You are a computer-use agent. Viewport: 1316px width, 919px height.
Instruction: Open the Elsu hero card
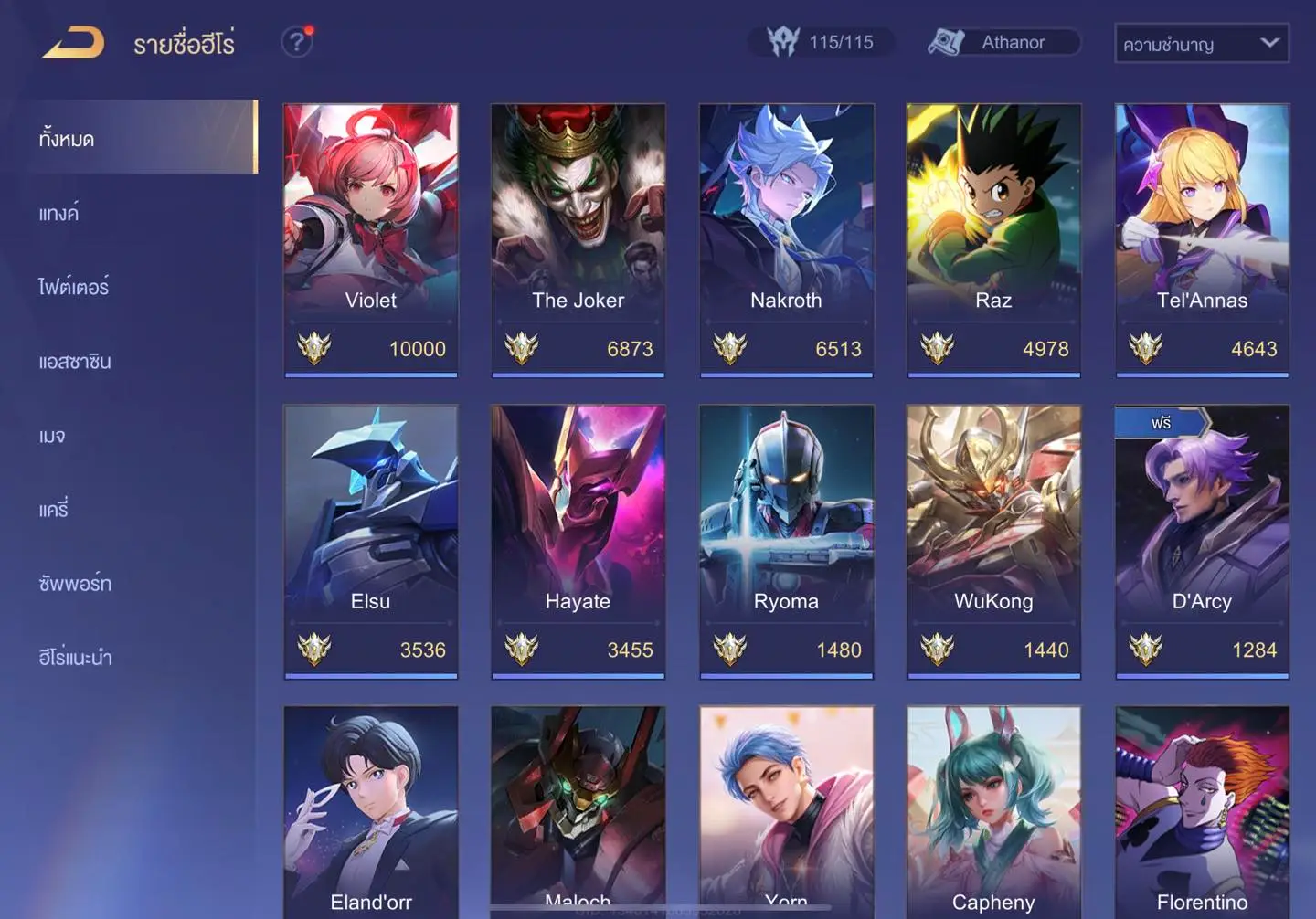tap(371, 541)
